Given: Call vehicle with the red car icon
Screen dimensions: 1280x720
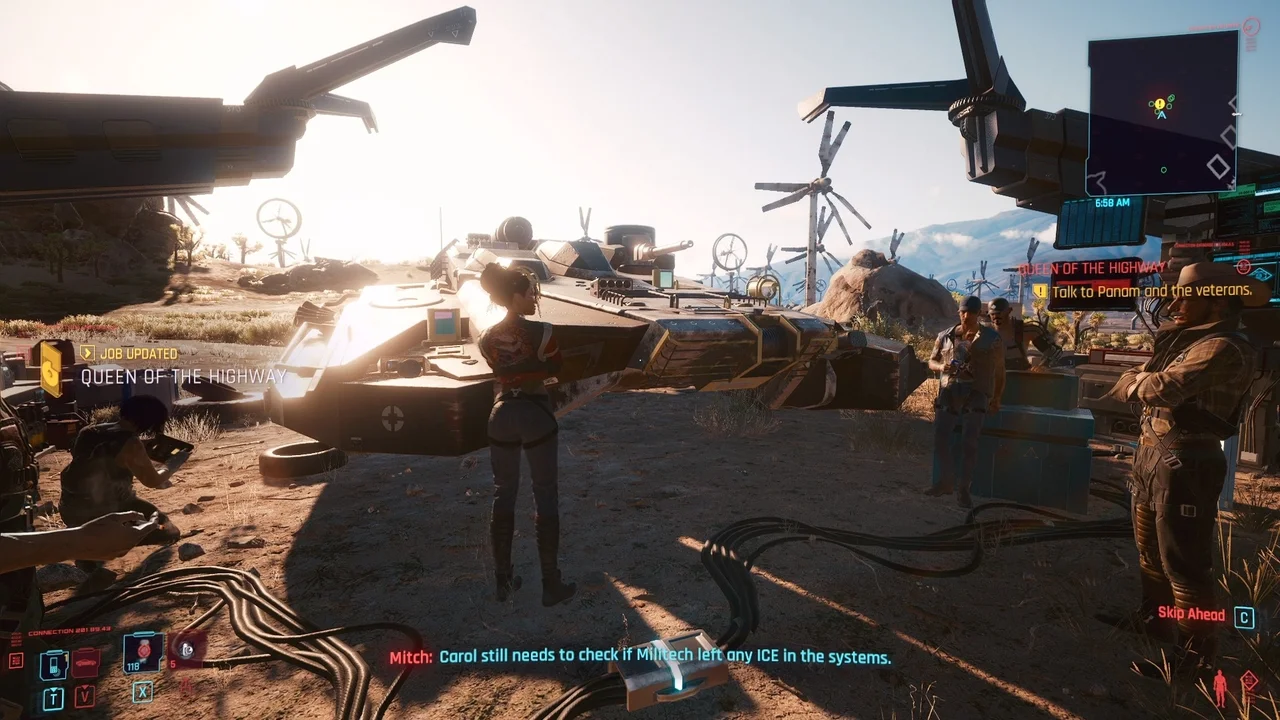Looking at the screenshot, I should (x=86, y=663).
